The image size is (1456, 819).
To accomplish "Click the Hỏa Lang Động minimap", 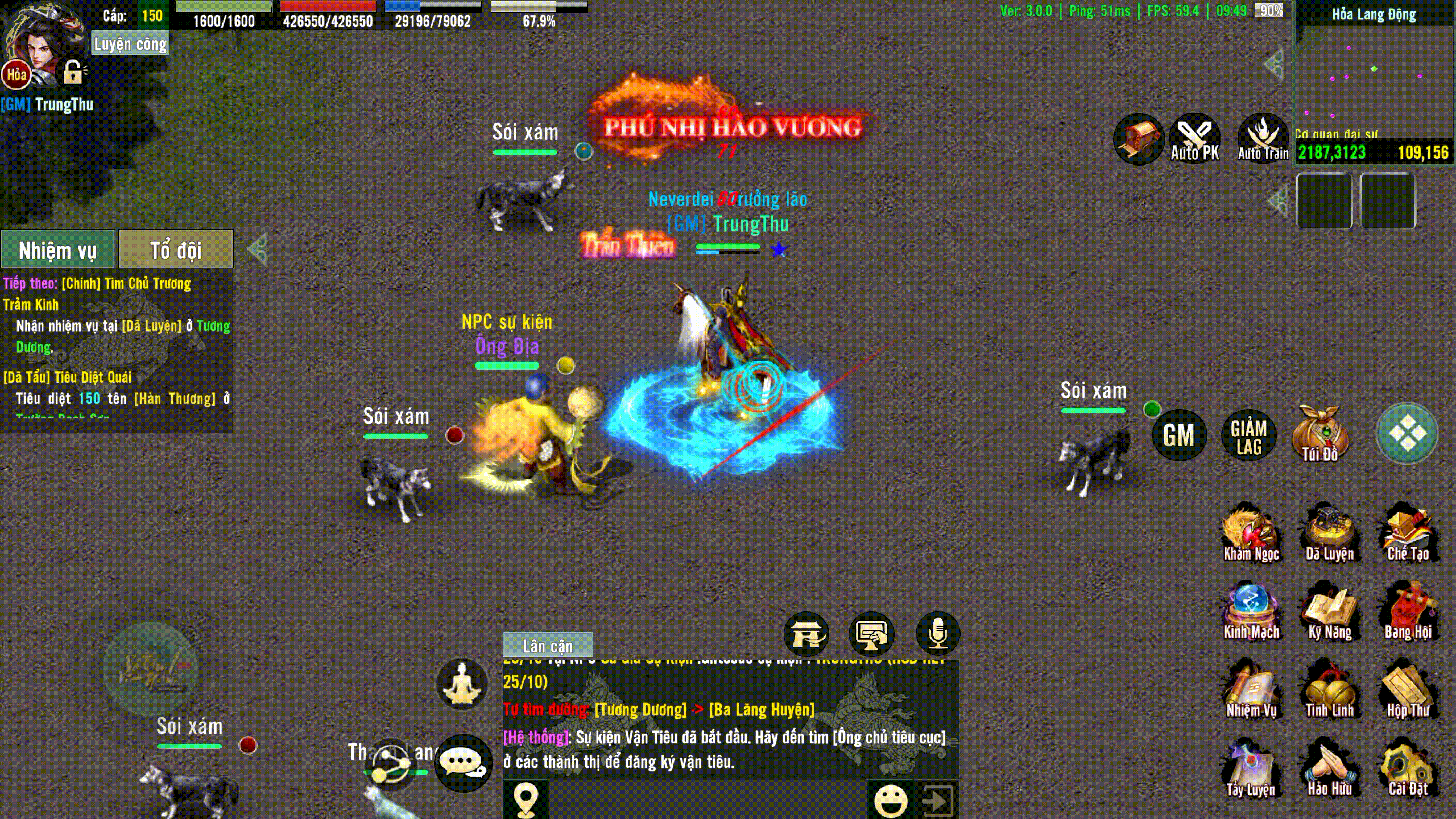I will [1374, 80].
